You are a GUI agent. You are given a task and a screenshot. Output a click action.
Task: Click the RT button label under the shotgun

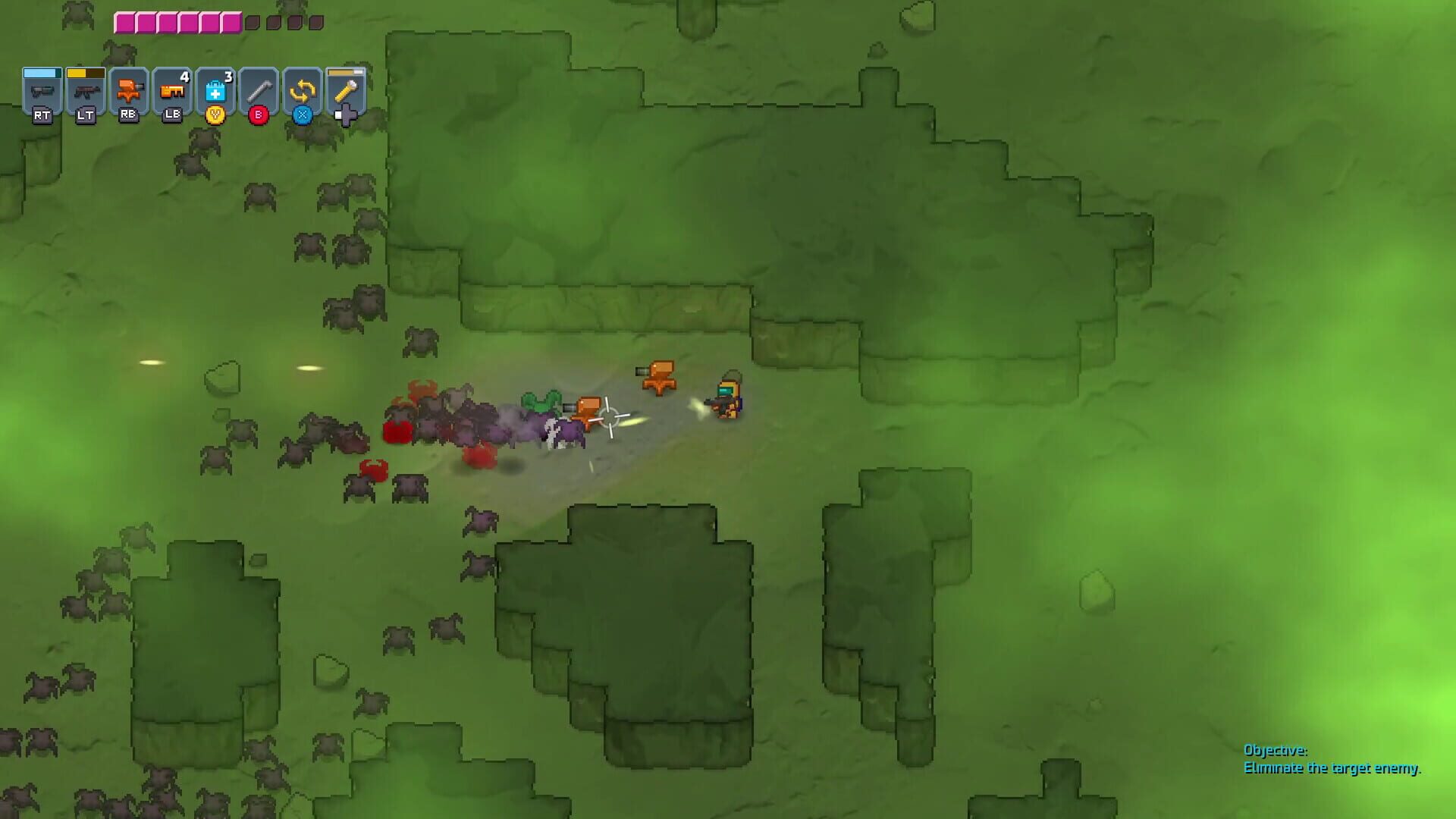pos(42,116)
